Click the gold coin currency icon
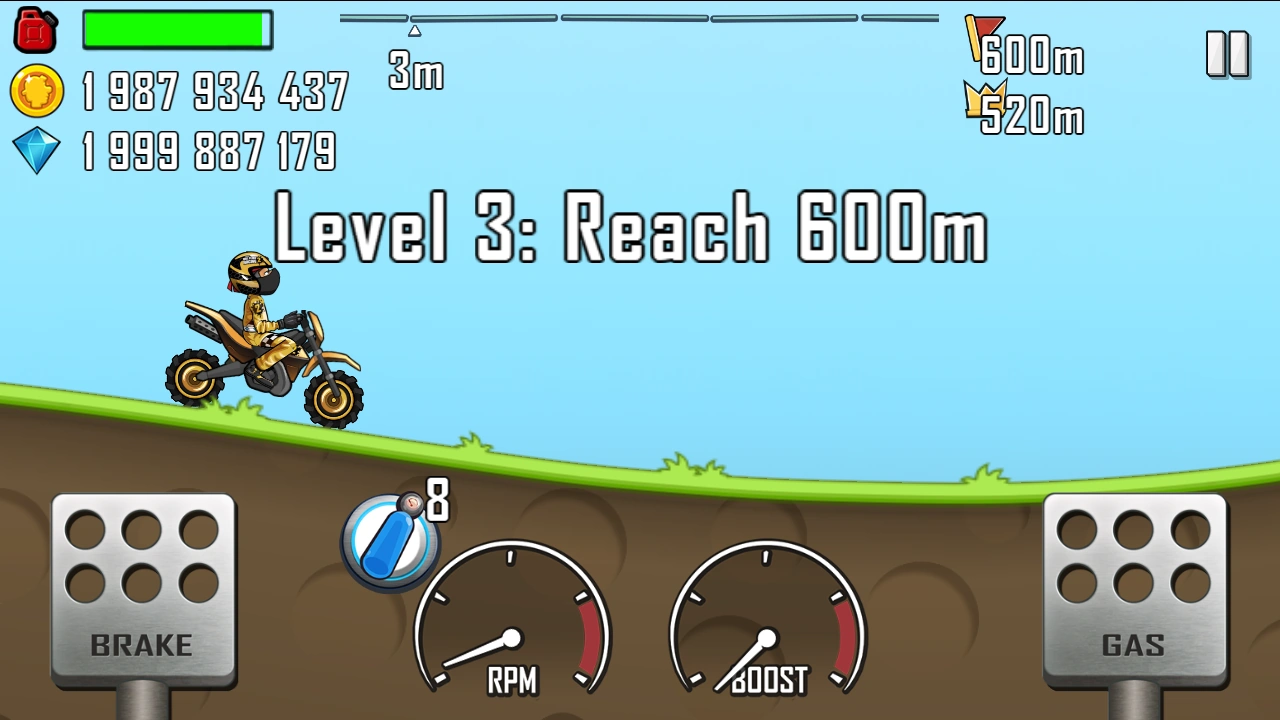1280x720 pixels. pos(35,90)
